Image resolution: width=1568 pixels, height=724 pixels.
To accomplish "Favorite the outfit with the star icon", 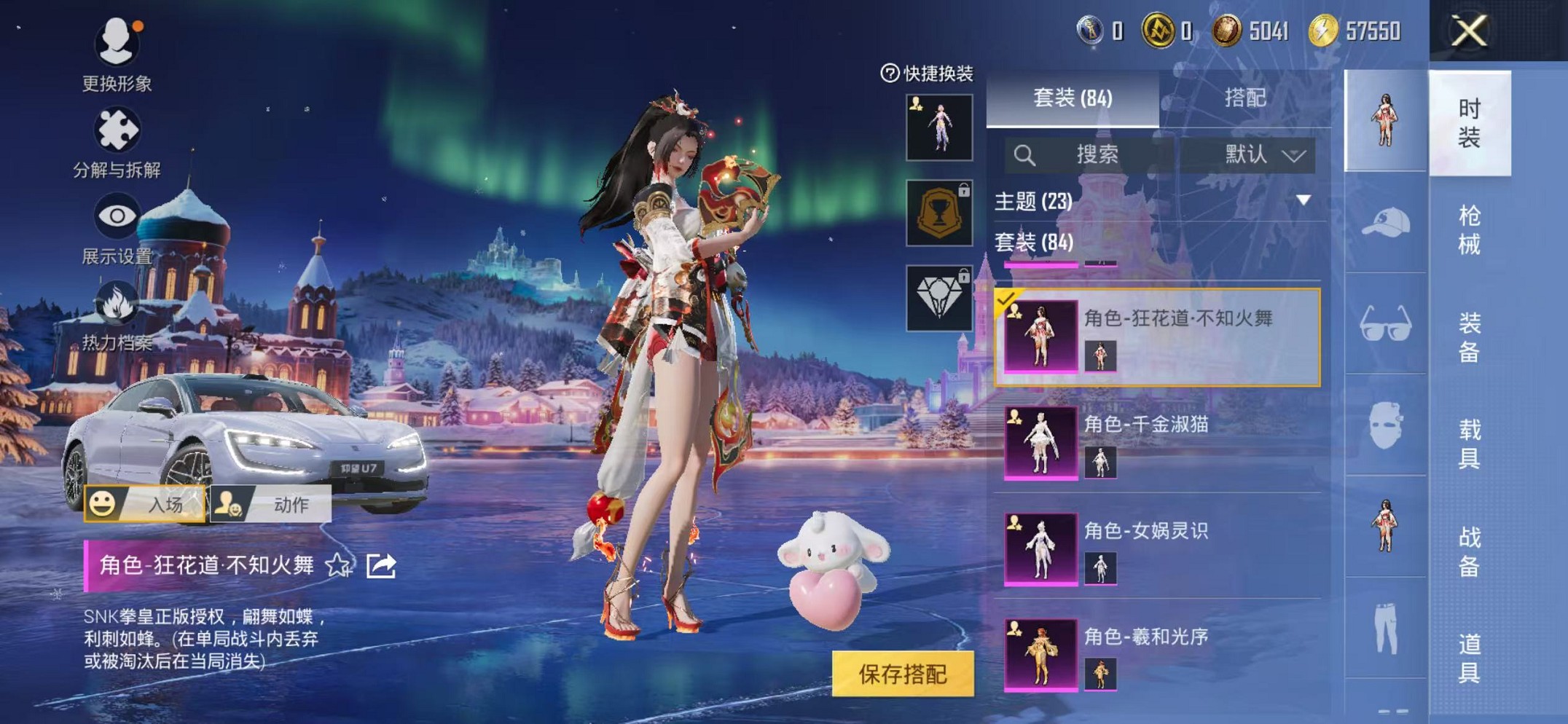I will 338,565.
